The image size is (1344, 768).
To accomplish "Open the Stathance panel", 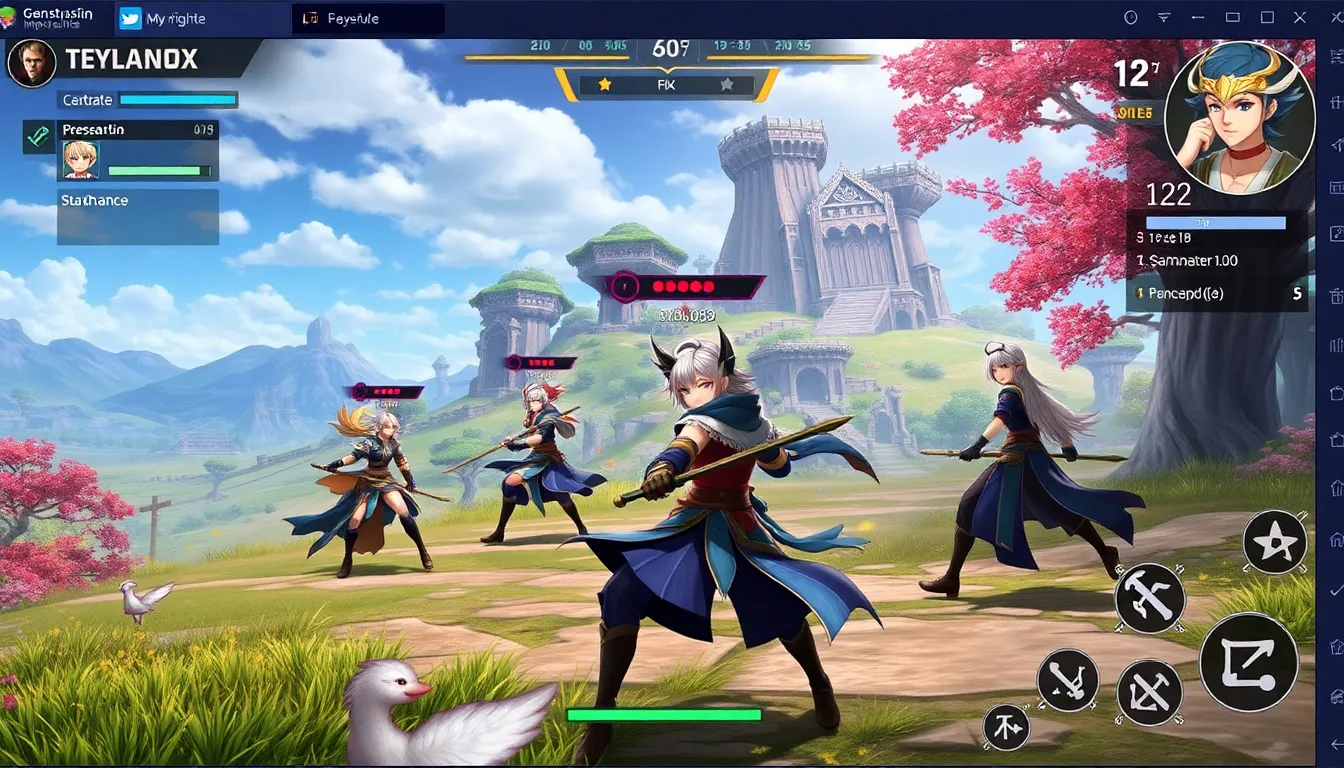I will 138,216.
